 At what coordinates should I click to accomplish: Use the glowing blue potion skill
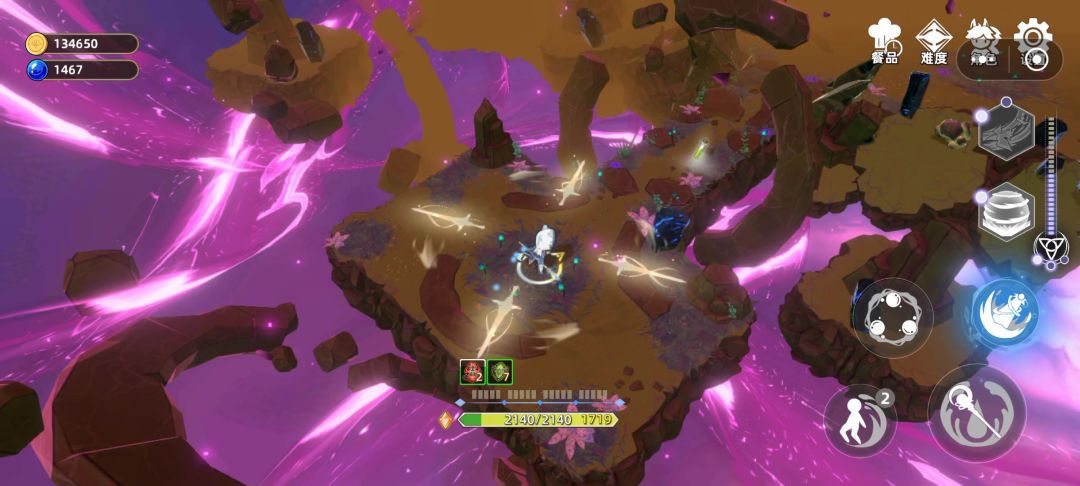(1006, 314)
